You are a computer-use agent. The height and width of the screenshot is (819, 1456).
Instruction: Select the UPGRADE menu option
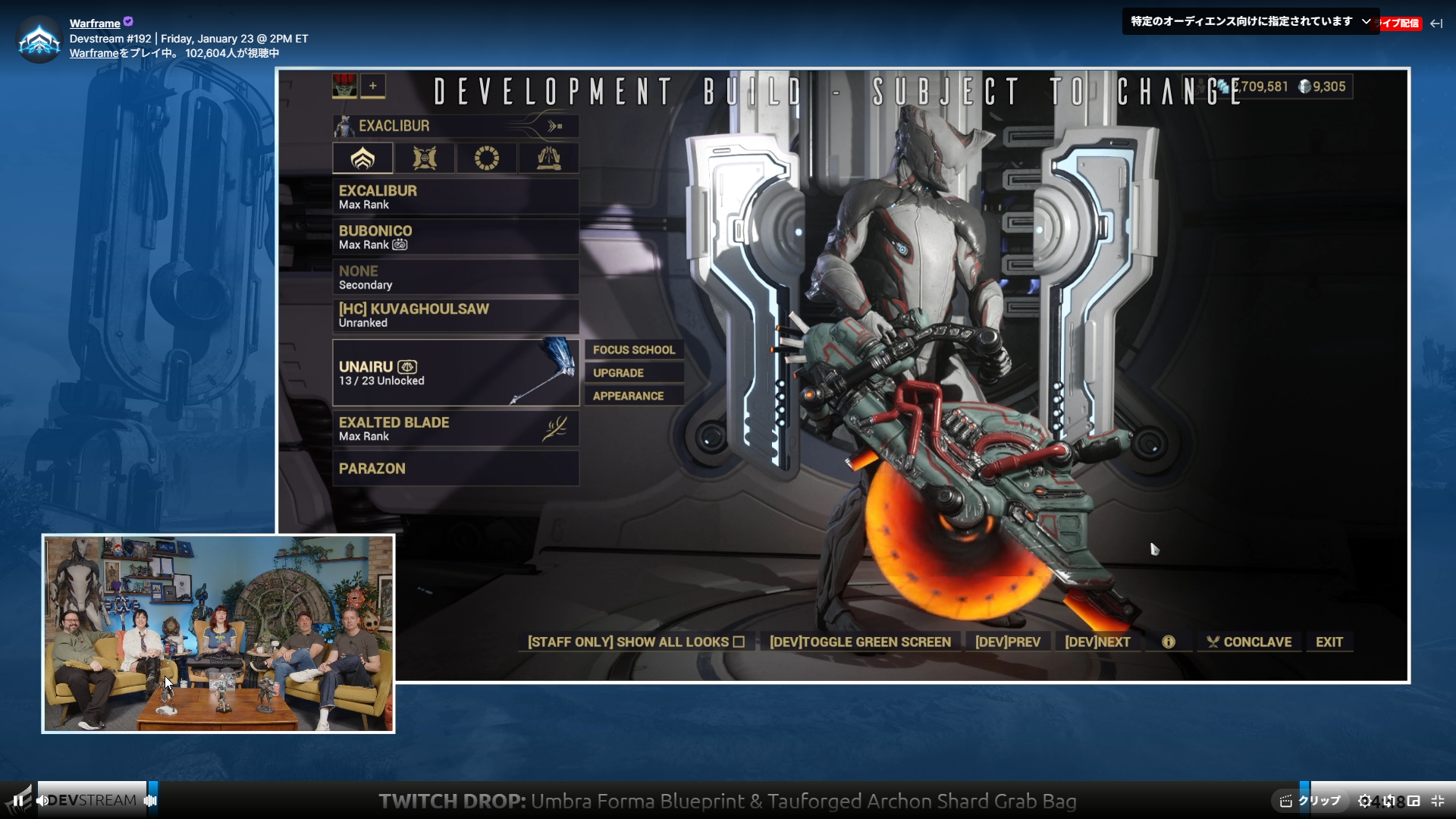pos(634,372)
